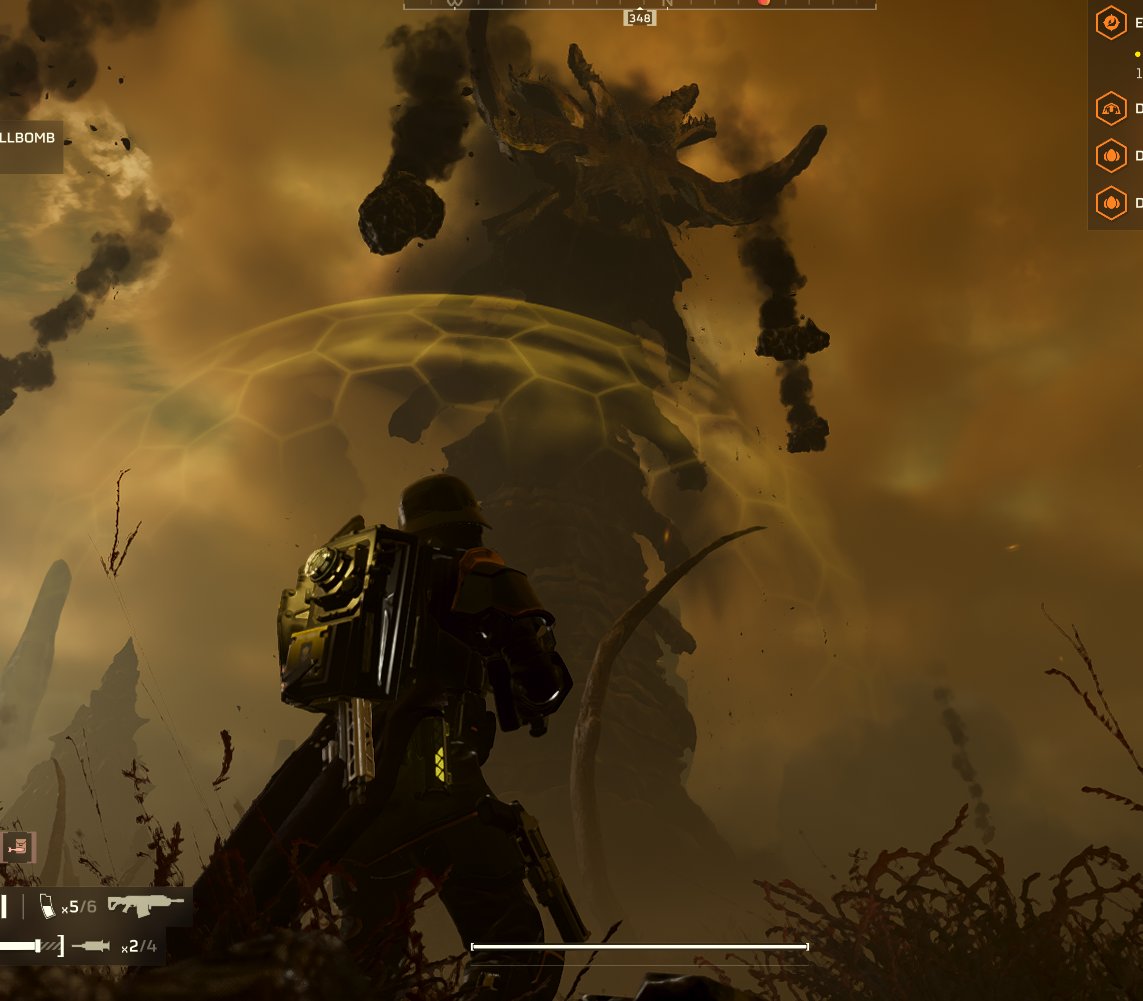The width and height of the screenshot is (1143, 1001).
Task: Click the red marker on the compass
Action: tap(764, 3)
